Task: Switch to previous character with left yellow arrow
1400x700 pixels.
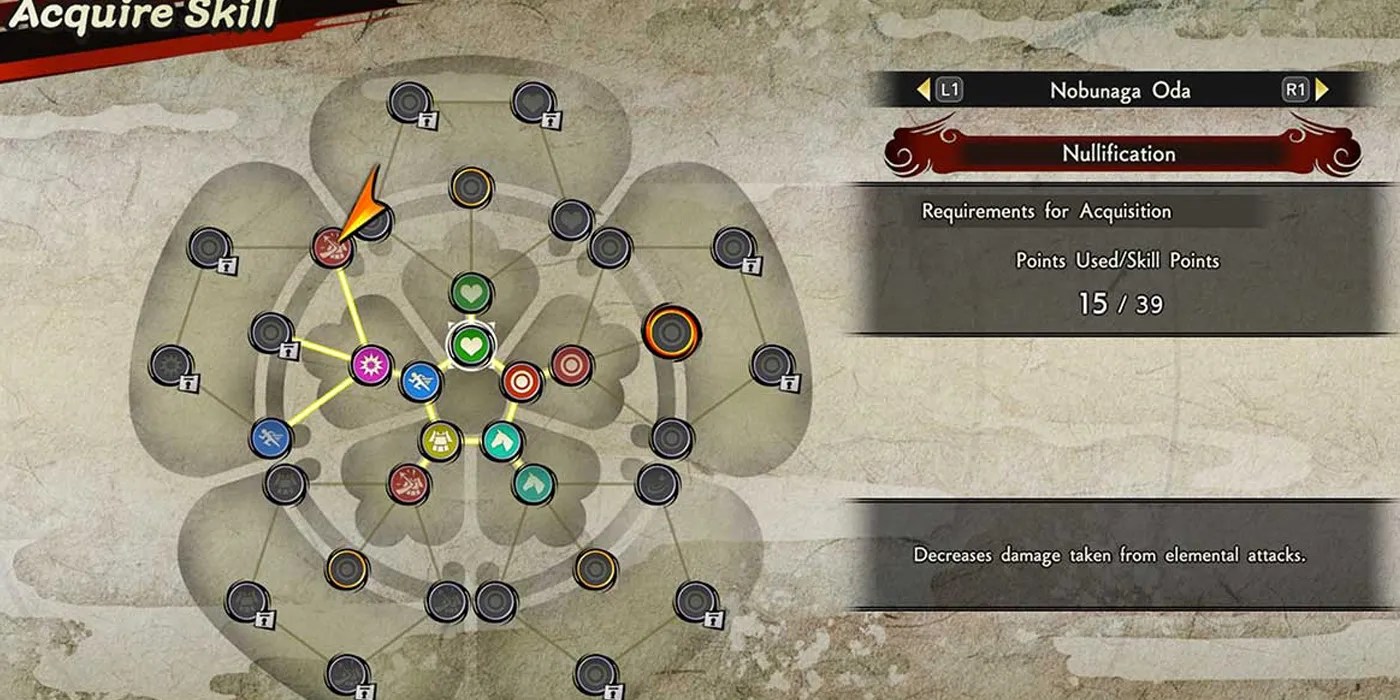Action: [923, 90]
